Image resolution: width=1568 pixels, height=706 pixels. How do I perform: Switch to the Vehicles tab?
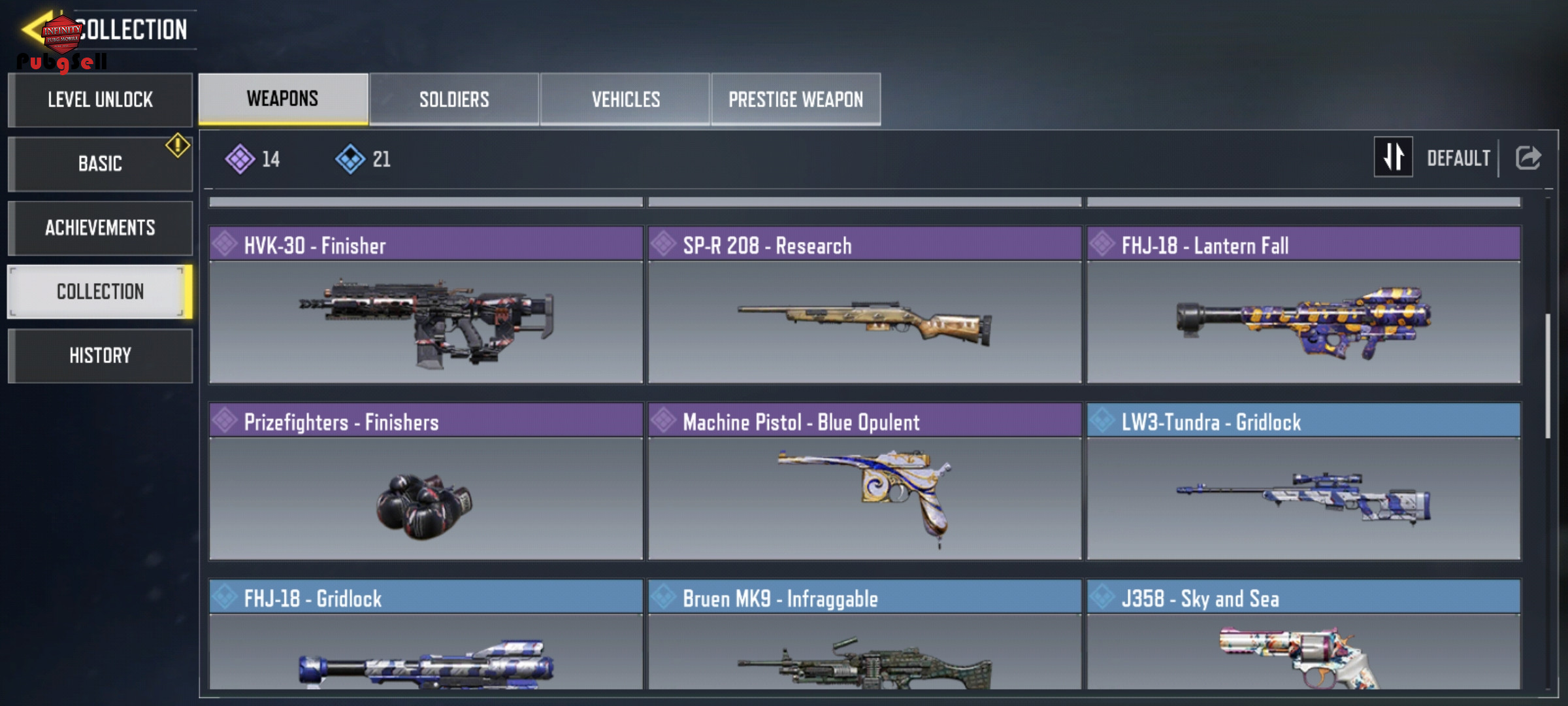pos(625,99)
